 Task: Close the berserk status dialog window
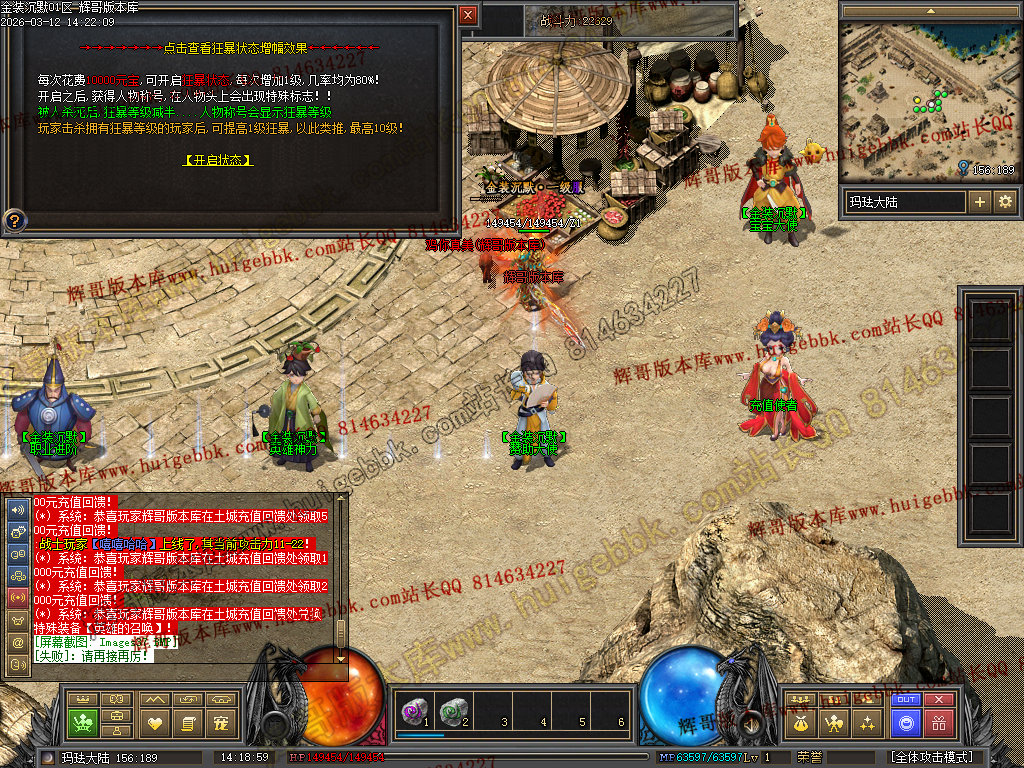[468, 15]
